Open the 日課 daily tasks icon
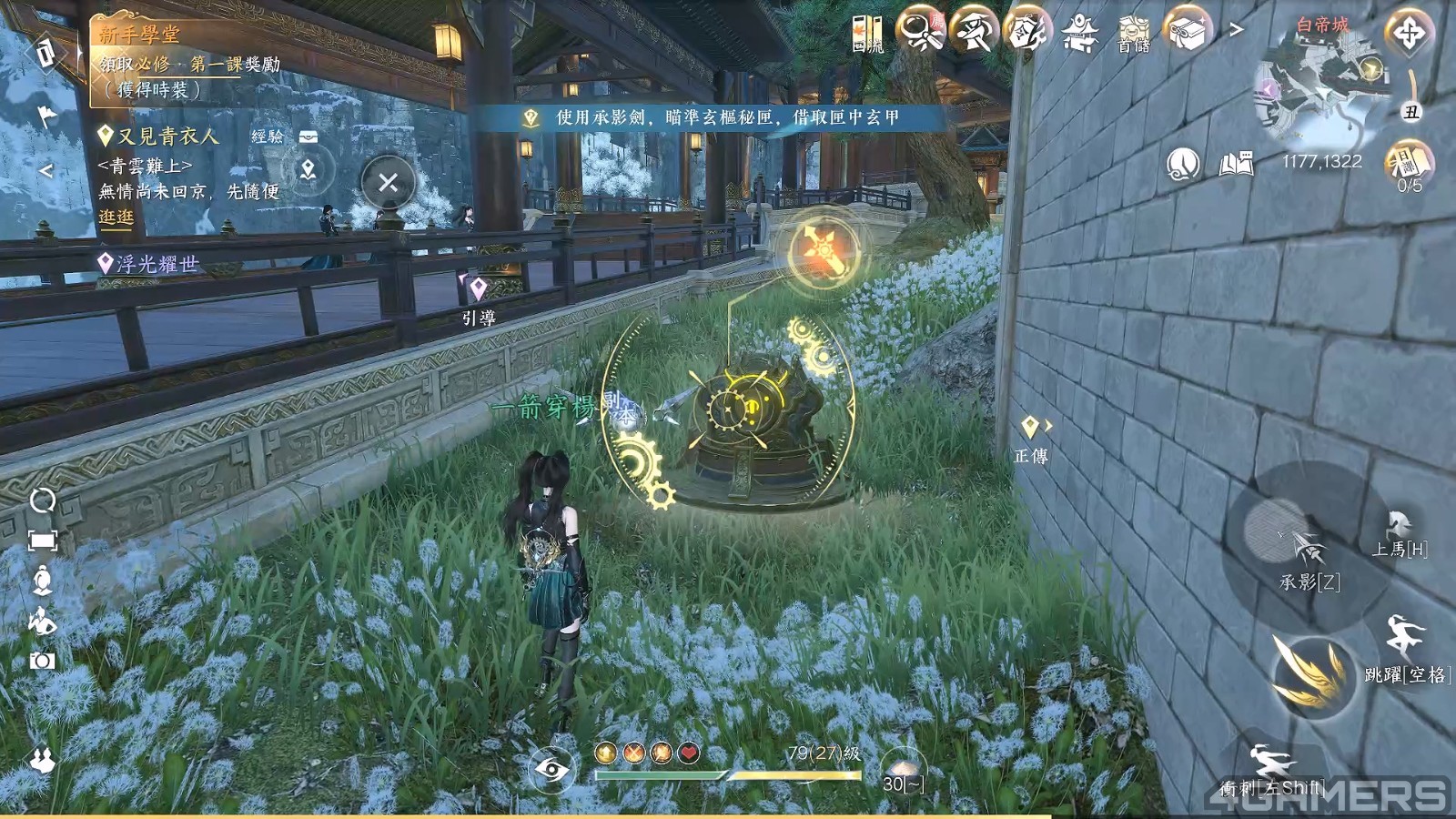This screenshot has height=819, width=1456. point(1409,166)
